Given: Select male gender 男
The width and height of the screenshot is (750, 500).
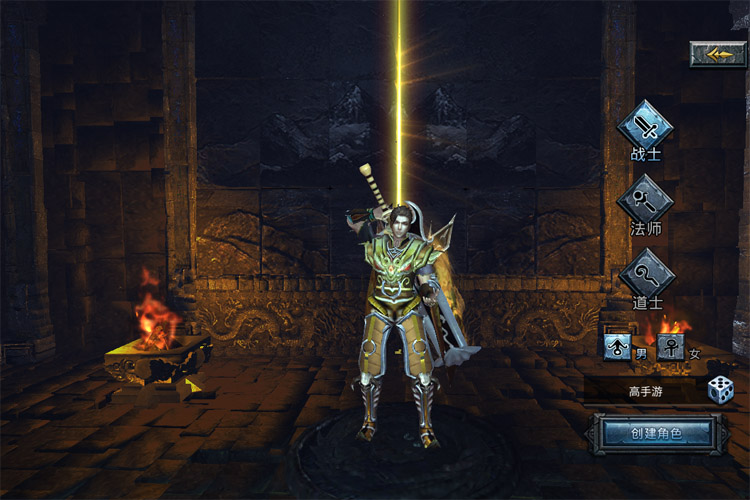Looking at the screenshot, I should click(618, 347).
